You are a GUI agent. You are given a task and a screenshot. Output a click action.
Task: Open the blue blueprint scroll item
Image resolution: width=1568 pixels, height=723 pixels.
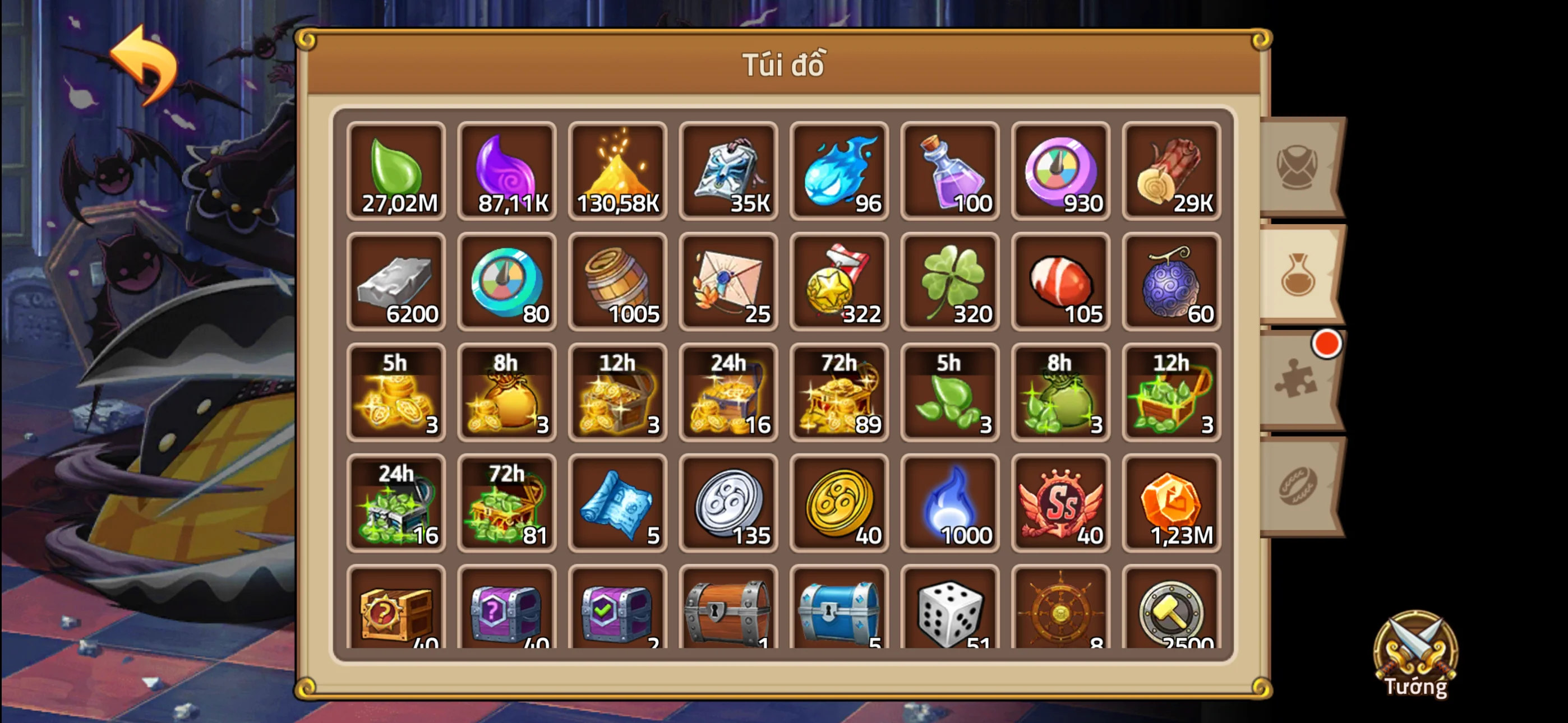[617, 504]
